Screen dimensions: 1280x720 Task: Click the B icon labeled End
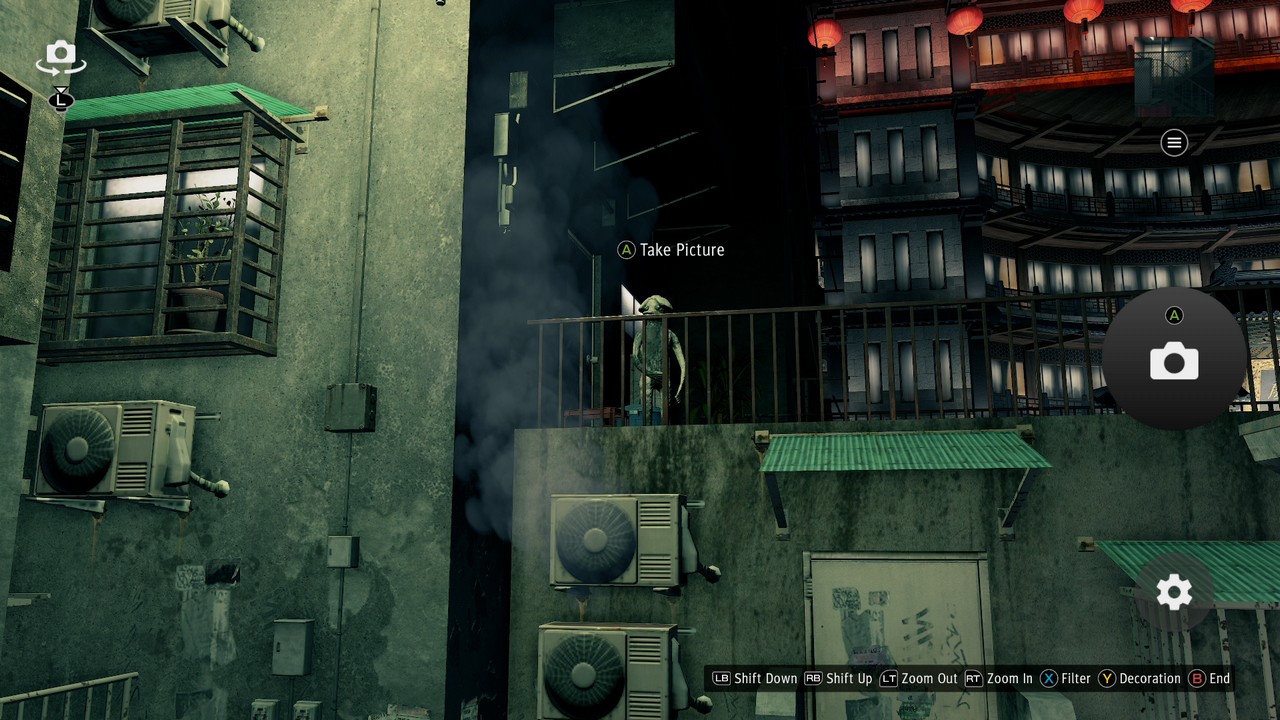[x=1195, y=678]
